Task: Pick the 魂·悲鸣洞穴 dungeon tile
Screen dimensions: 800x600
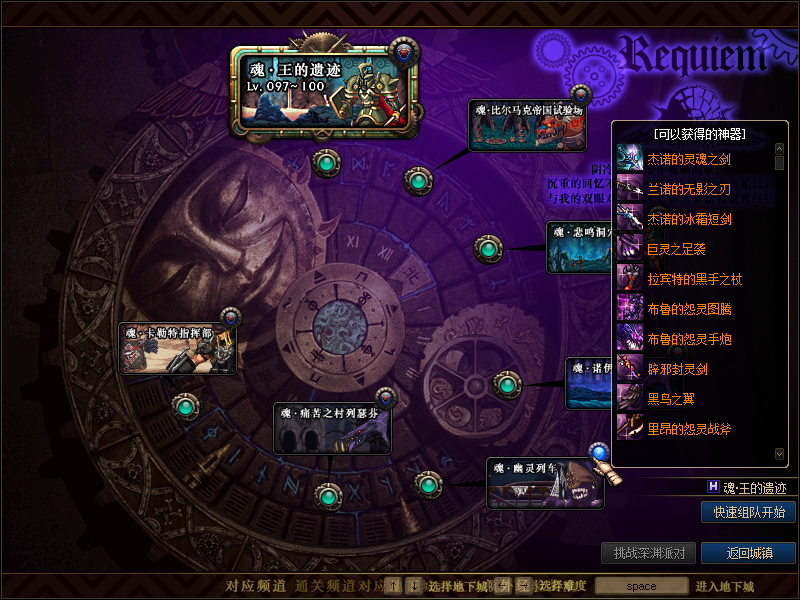Action: pos(578,247)
